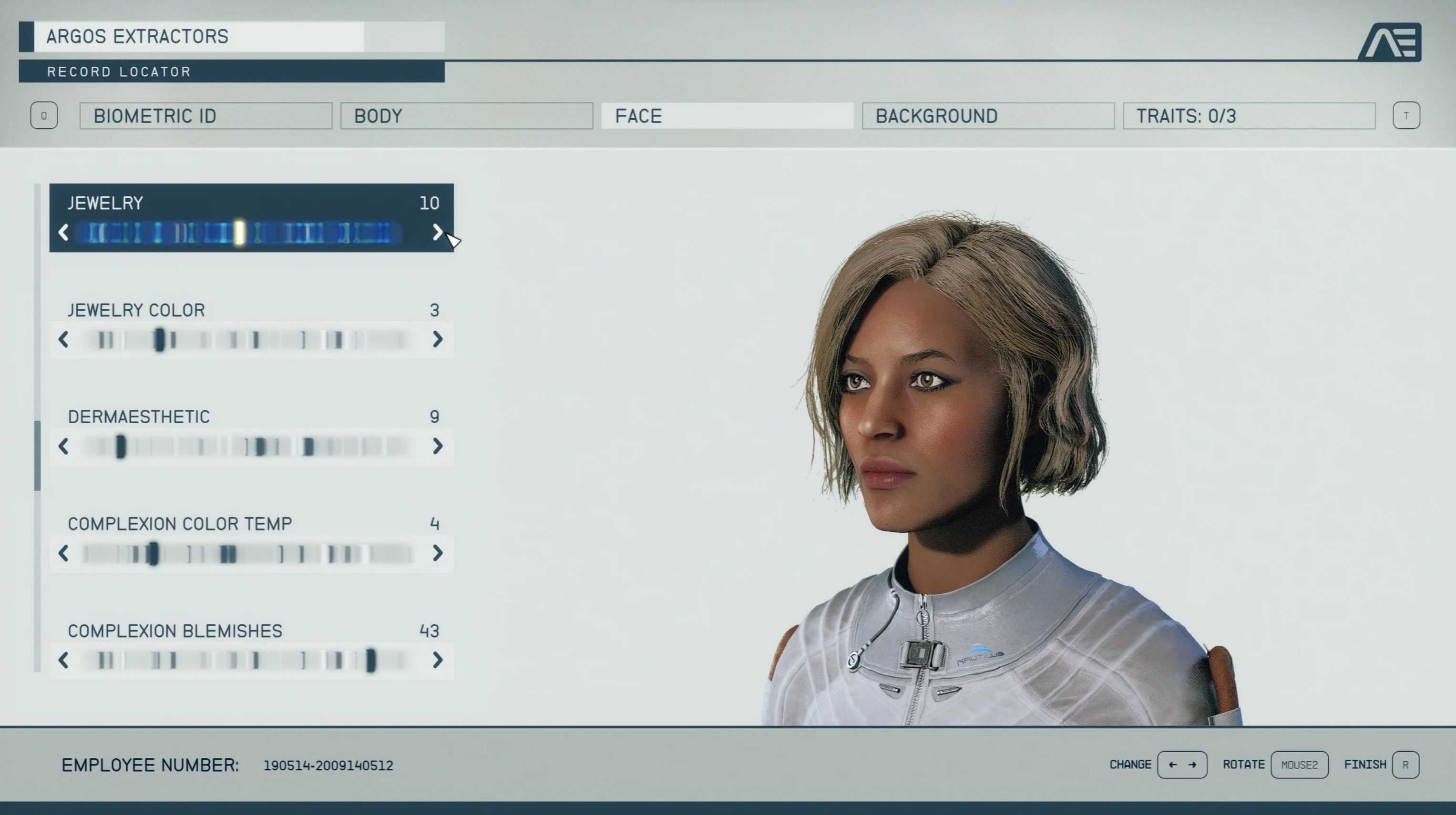
Task: Switch to the Biometric ID tab
Action: click(x=206, y=116)
